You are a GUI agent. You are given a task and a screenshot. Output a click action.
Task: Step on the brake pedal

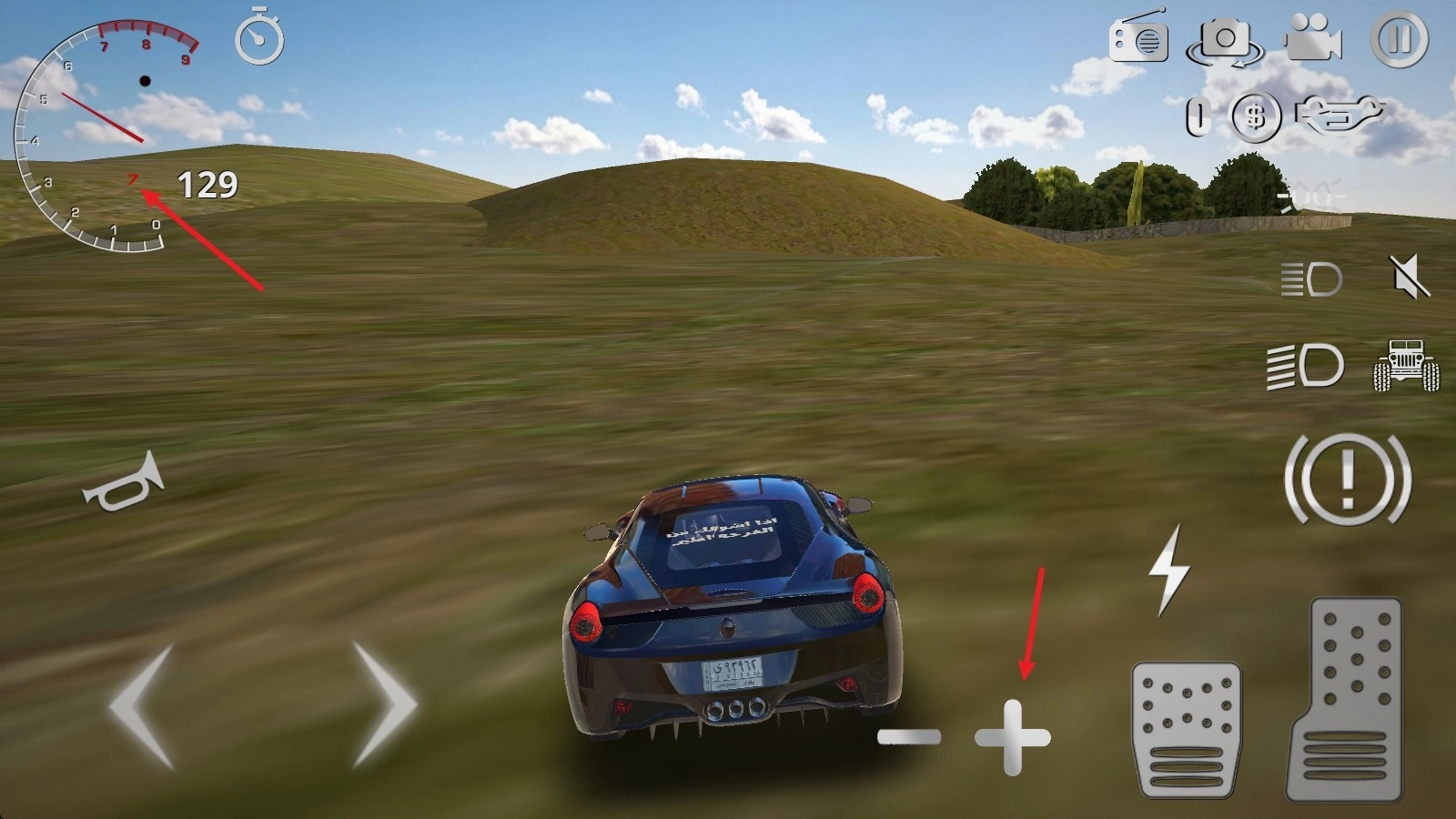(x=1186, y=730)
